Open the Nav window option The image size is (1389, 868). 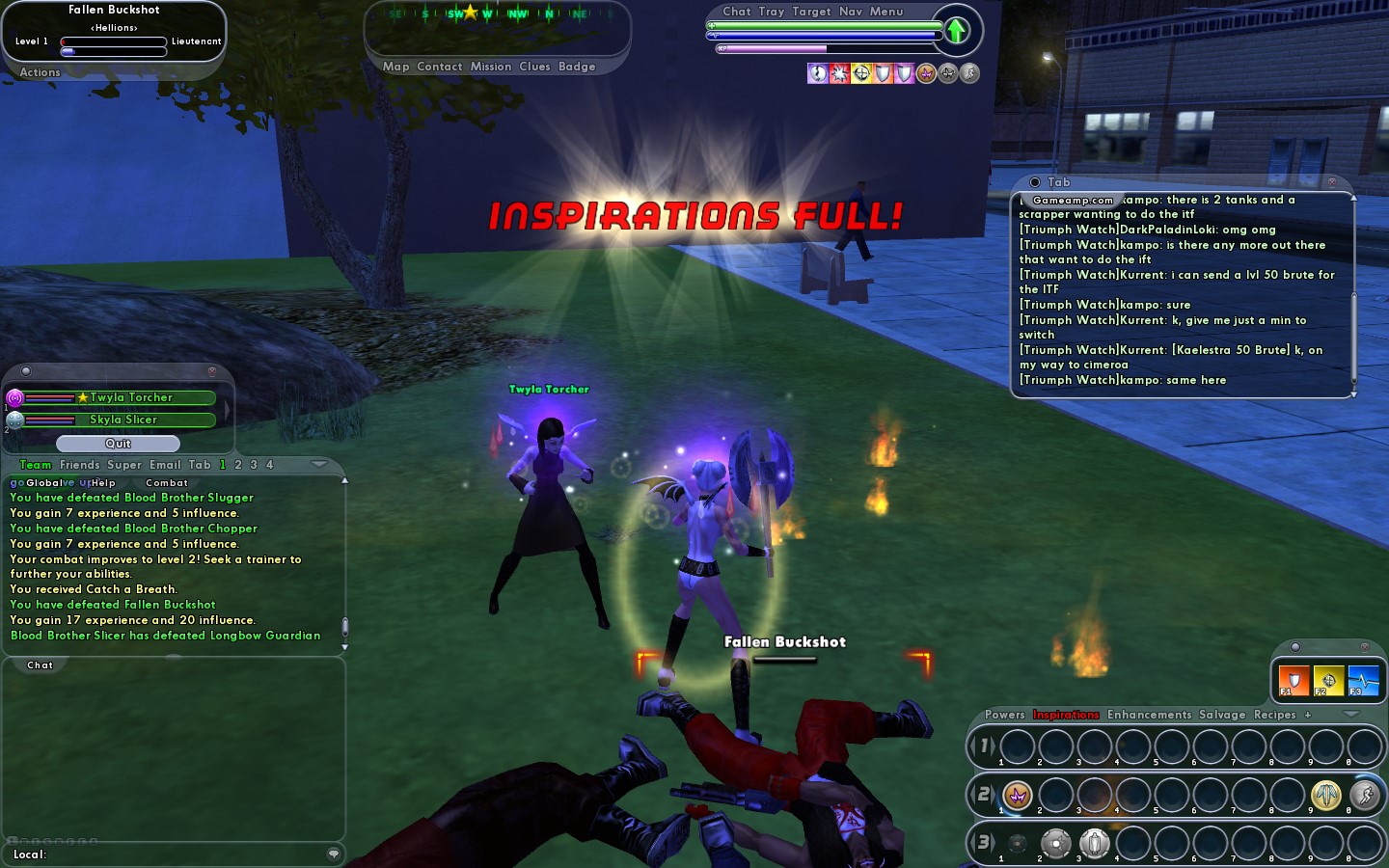851,12
